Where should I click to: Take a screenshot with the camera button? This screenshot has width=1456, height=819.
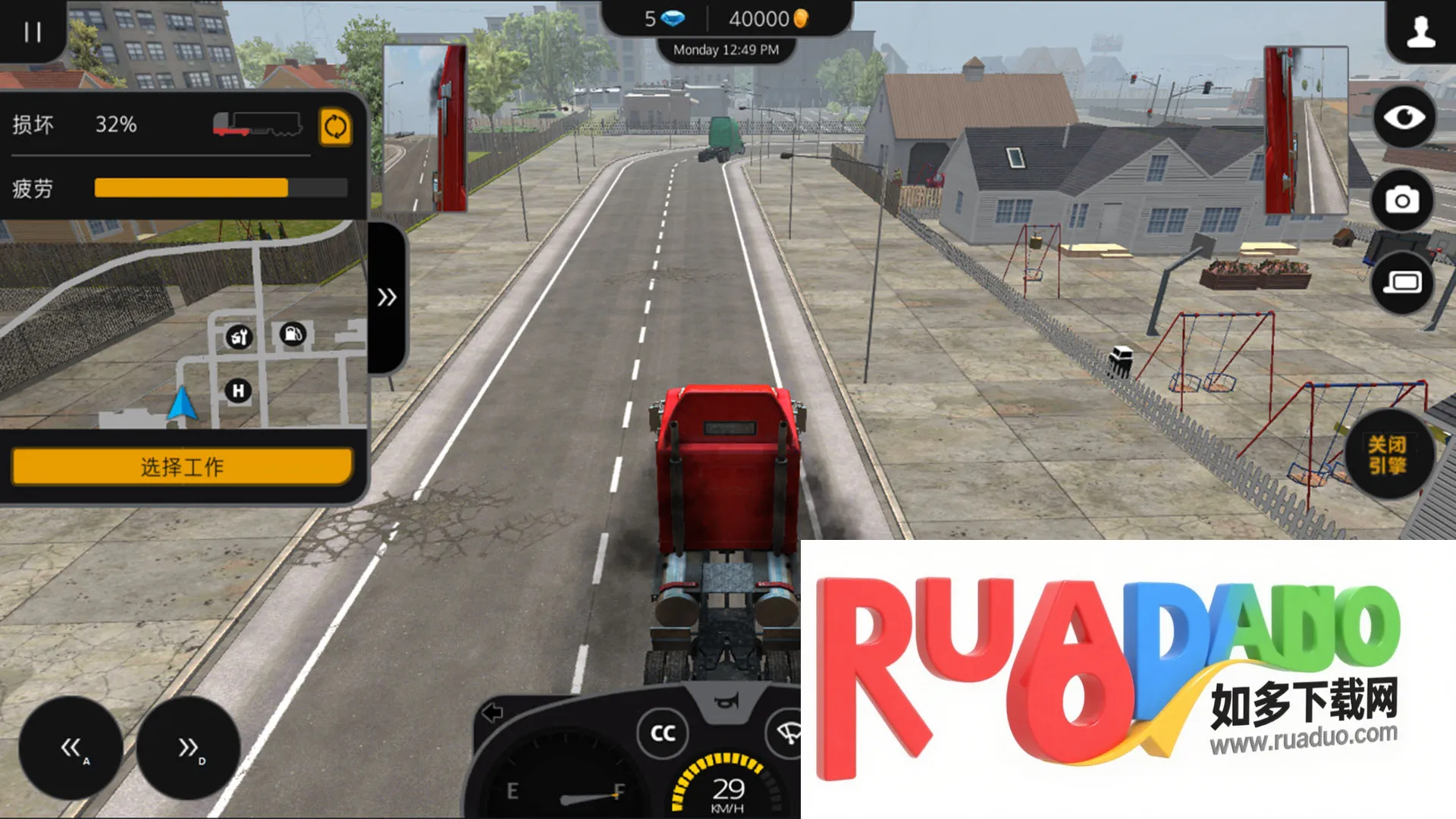point(1402,200)
